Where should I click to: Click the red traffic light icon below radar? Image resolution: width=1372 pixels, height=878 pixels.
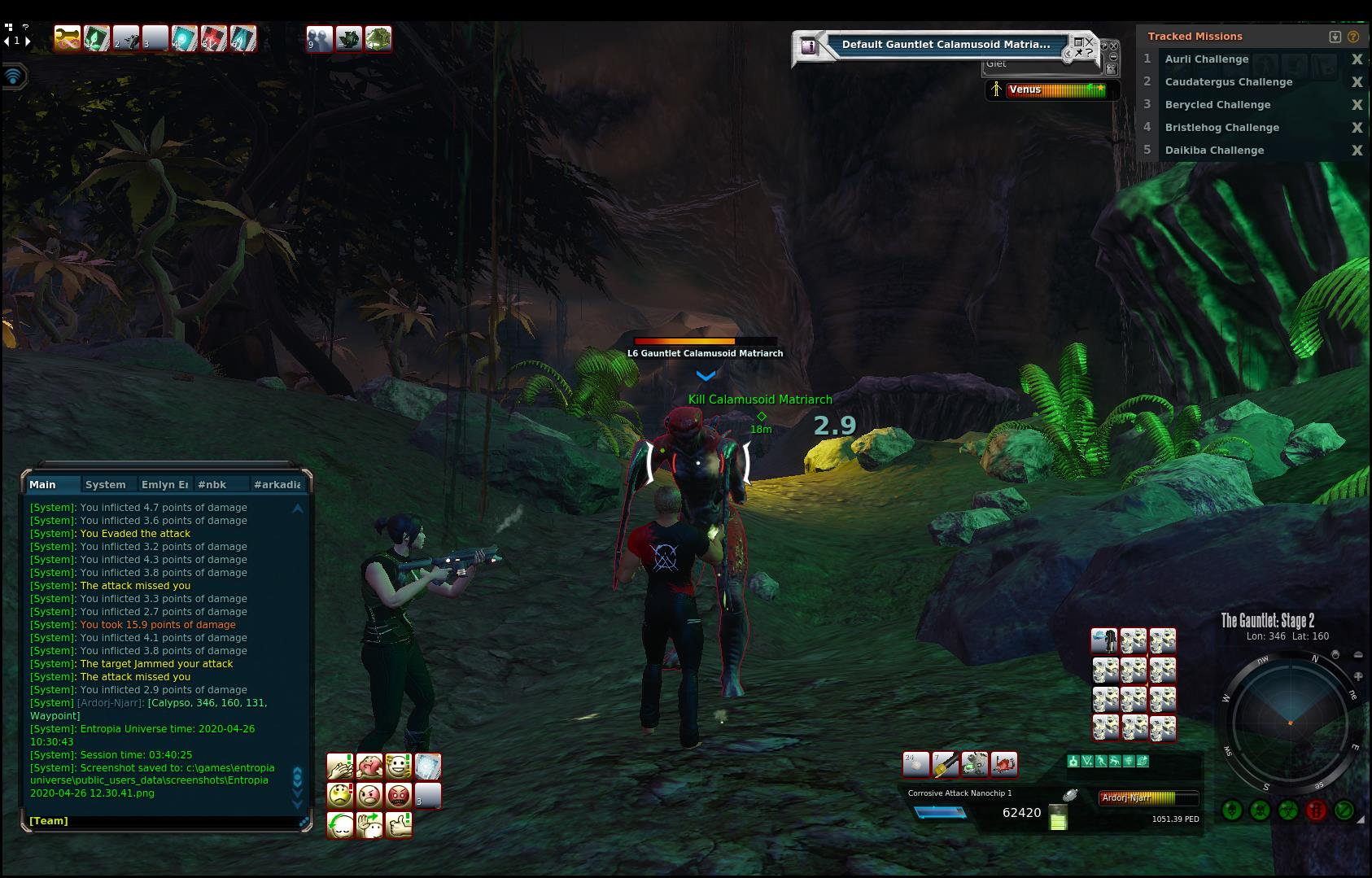[1316, 810]
